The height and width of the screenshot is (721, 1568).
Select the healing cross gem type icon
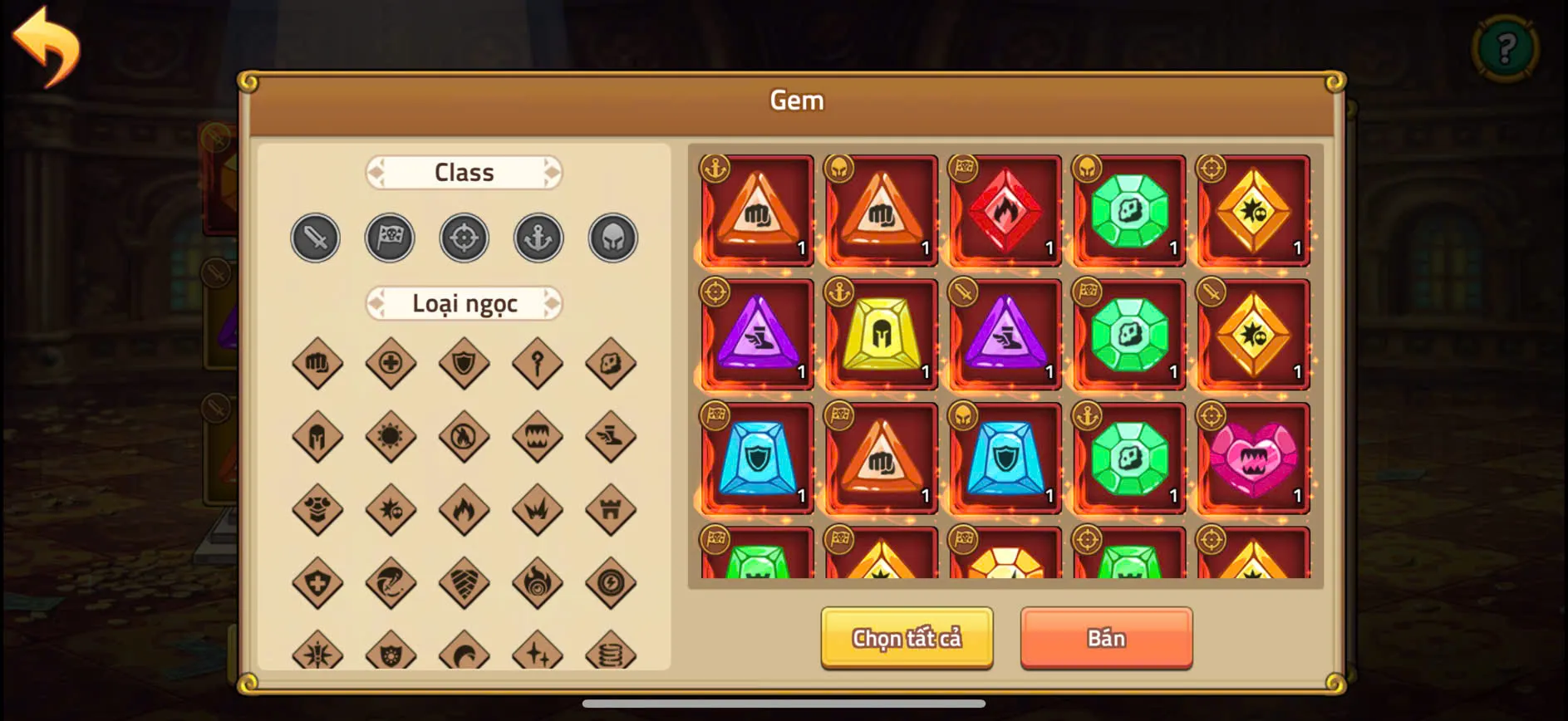click(391, 363)
